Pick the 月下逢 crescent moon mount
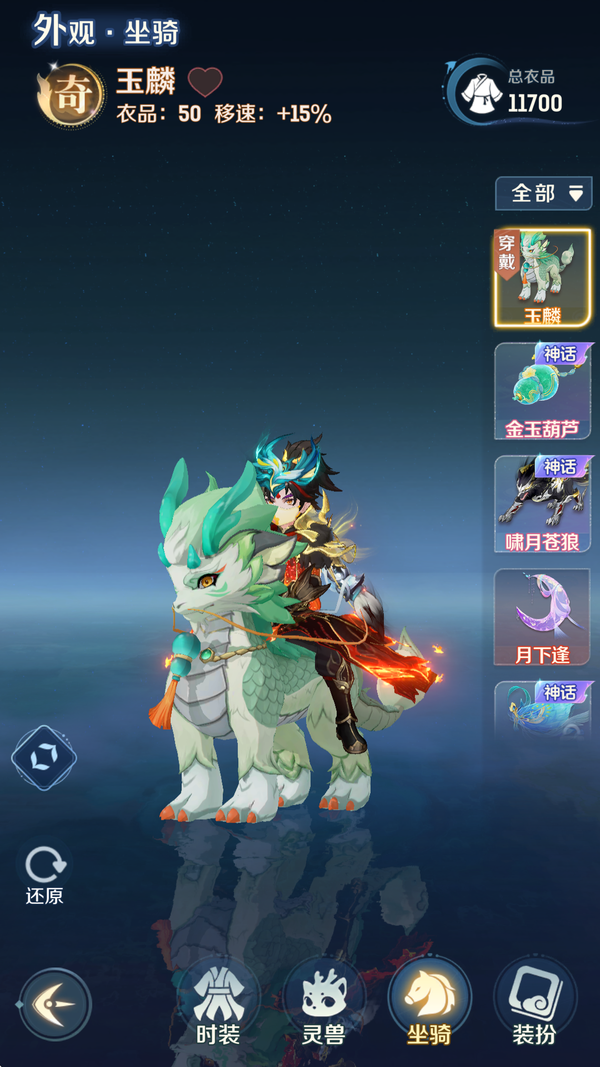Screen dimensions: 600x1067 pos(543,617)
